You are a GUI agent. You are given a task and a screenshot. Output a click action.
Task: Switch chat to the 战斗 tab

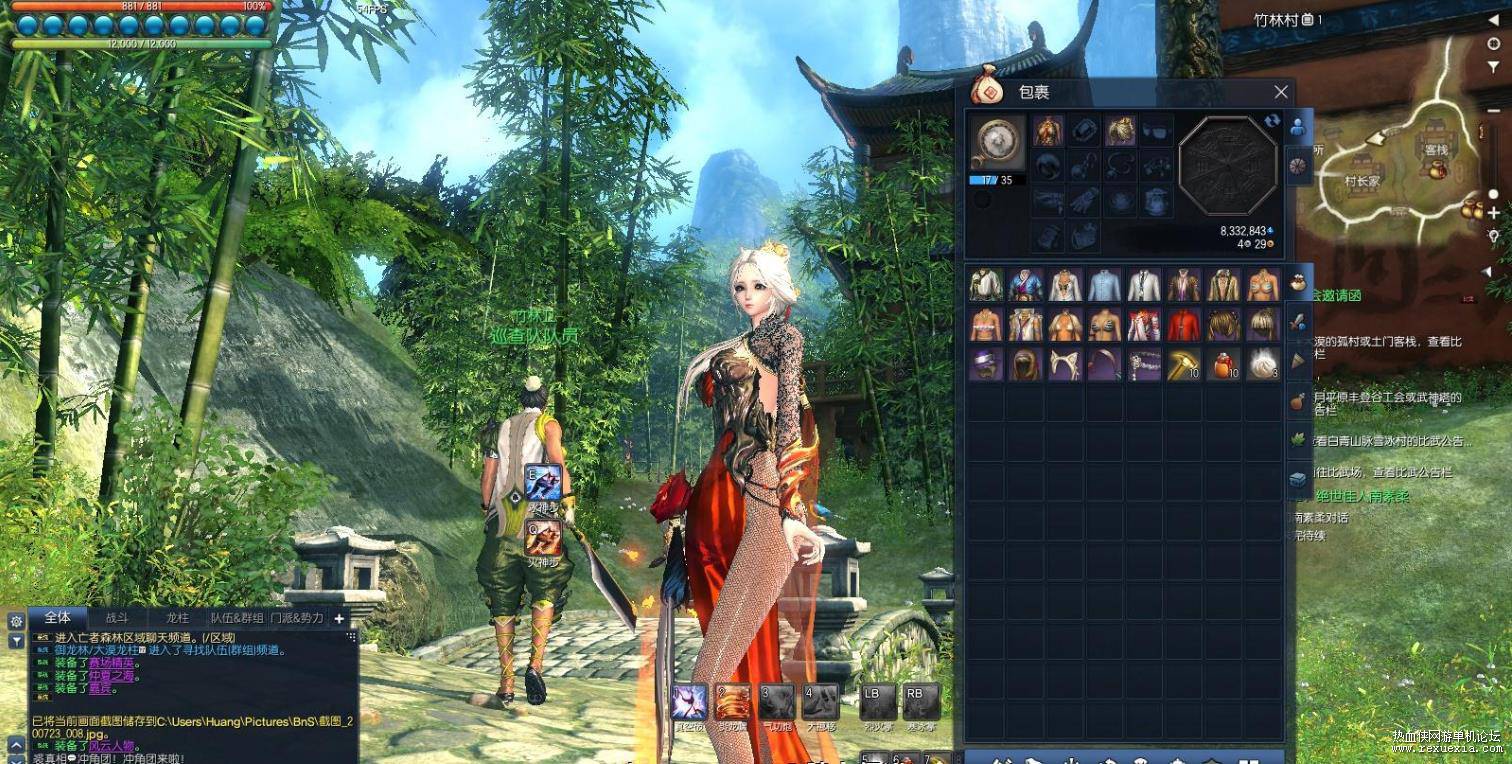pyautogui.click(x=117, y=618)
